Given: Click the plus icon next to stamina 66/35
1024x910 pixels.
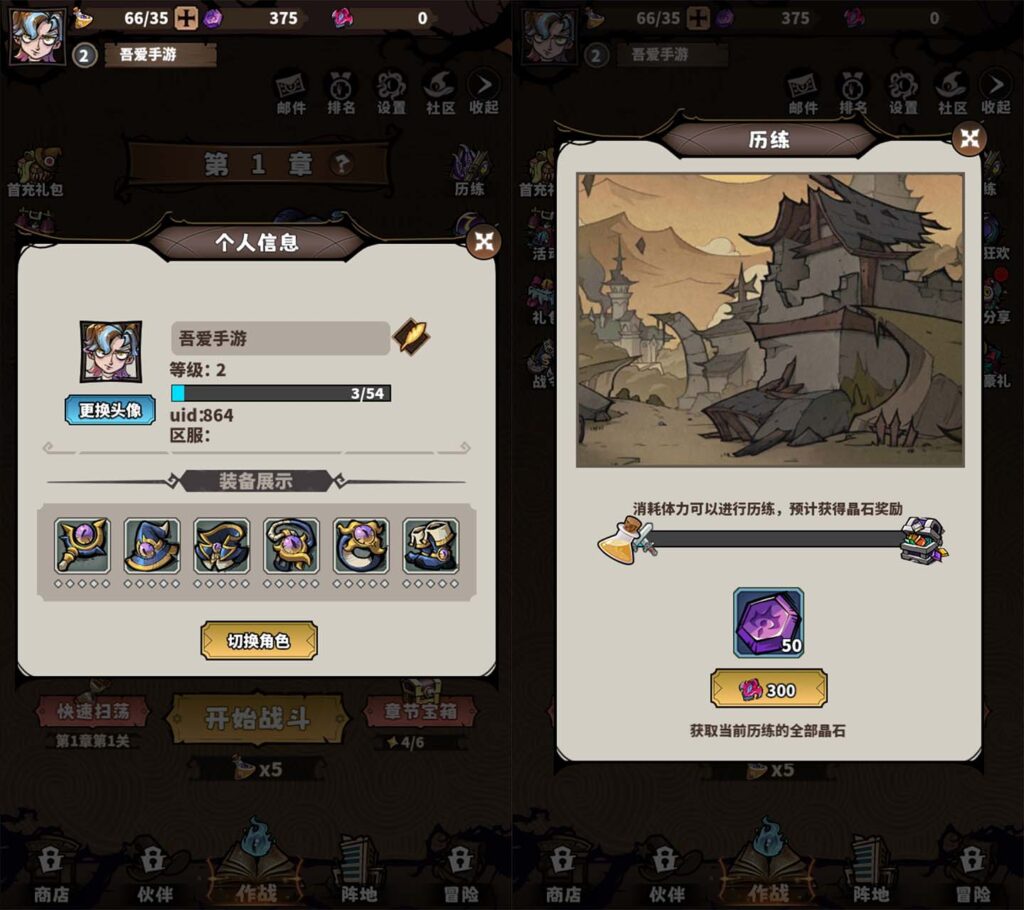Looking at the screenshot, I should (x=186, y=17).
